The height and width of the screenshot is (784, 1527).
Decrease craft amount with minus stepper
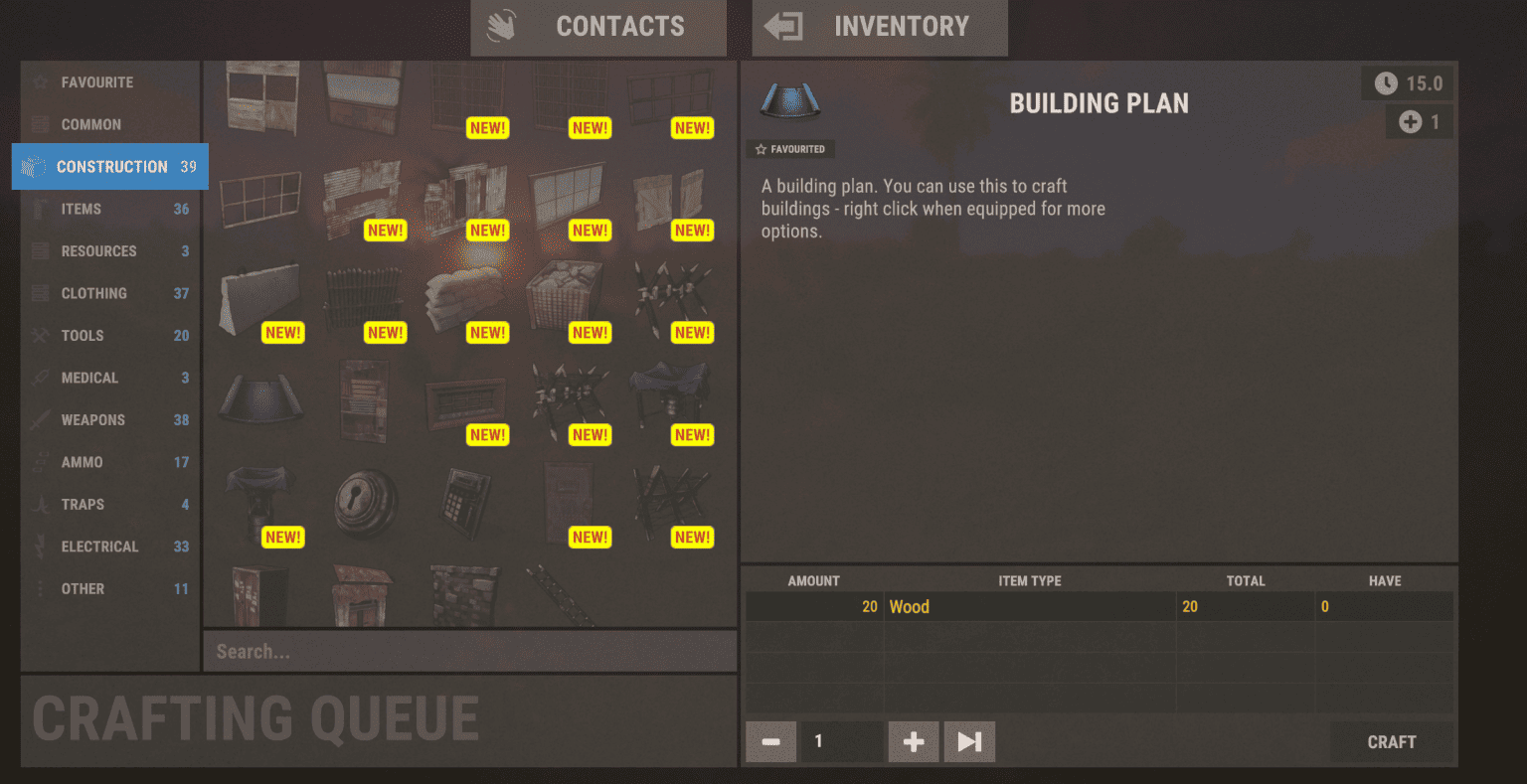[x=770, y=741]
